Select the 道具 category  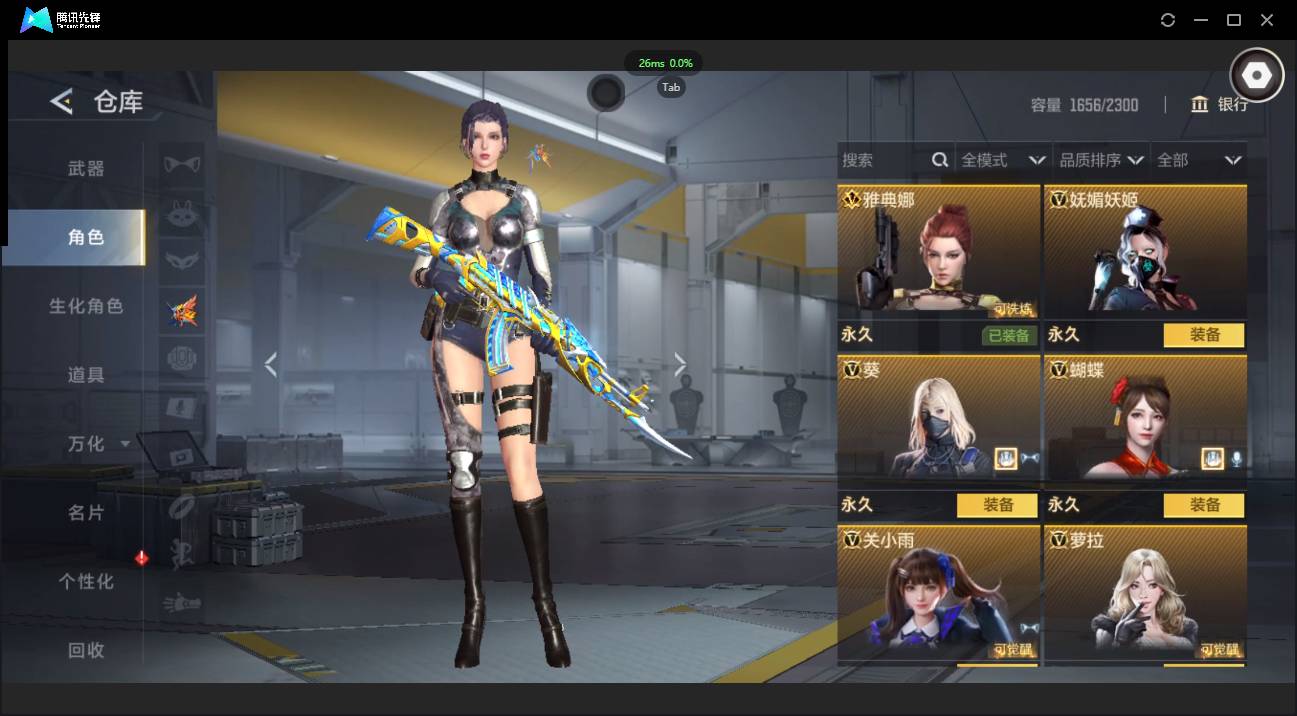[86, 375]
